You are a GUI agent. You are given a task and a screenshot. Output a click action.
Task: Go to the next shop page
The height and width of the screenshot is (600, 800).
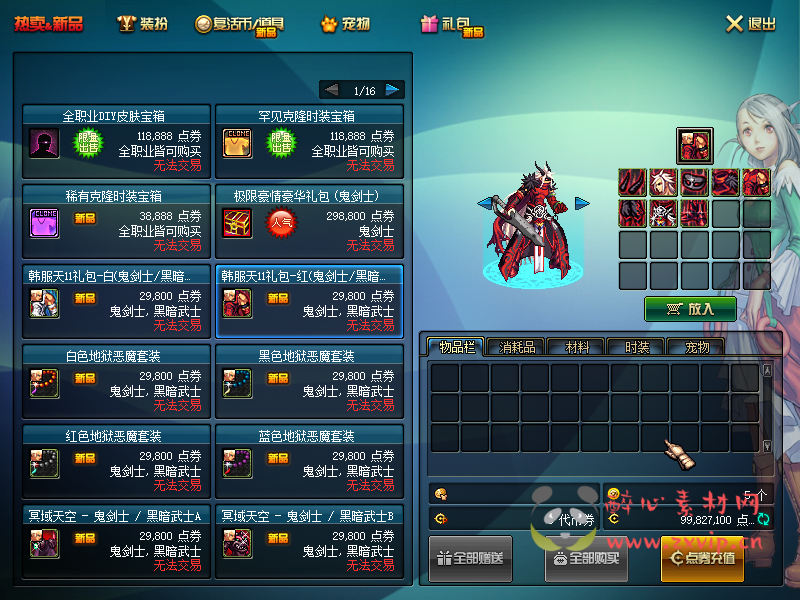pos(393,90)
